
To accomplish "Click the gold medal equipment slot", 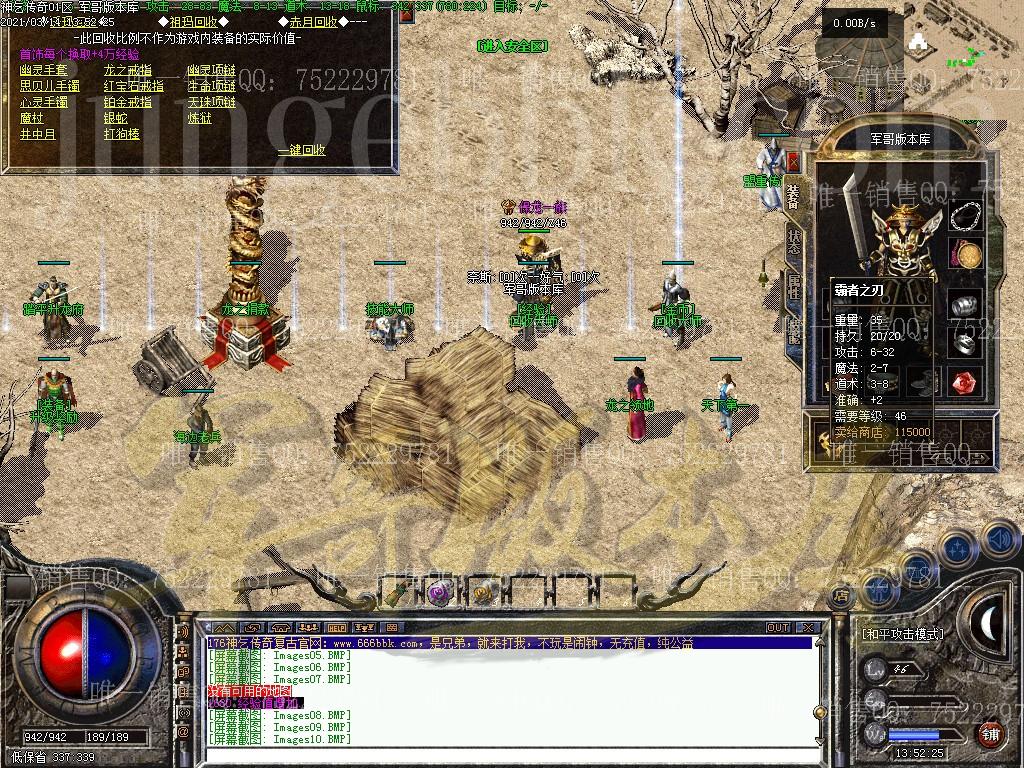I will (965, 255).
